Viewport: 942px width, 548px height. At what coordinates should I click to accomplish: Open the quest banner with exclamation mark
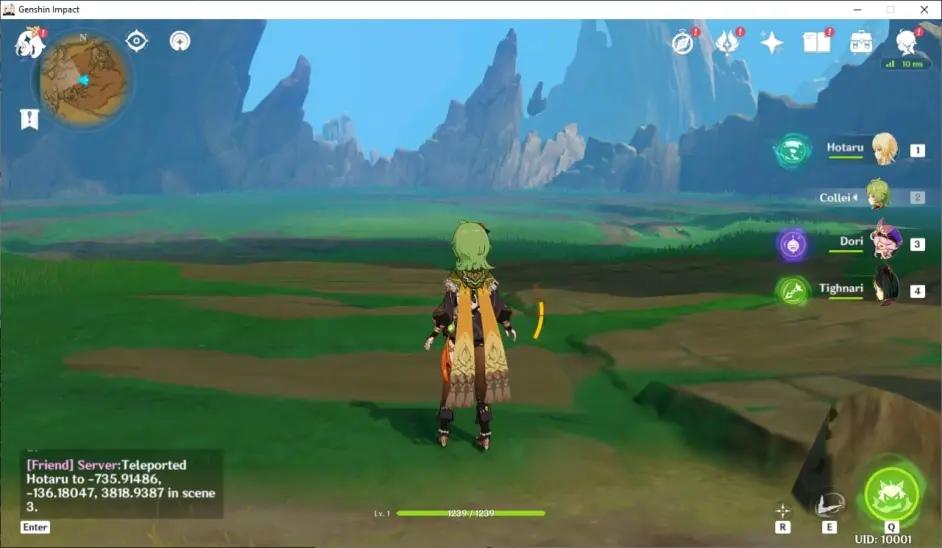(30, 119)
